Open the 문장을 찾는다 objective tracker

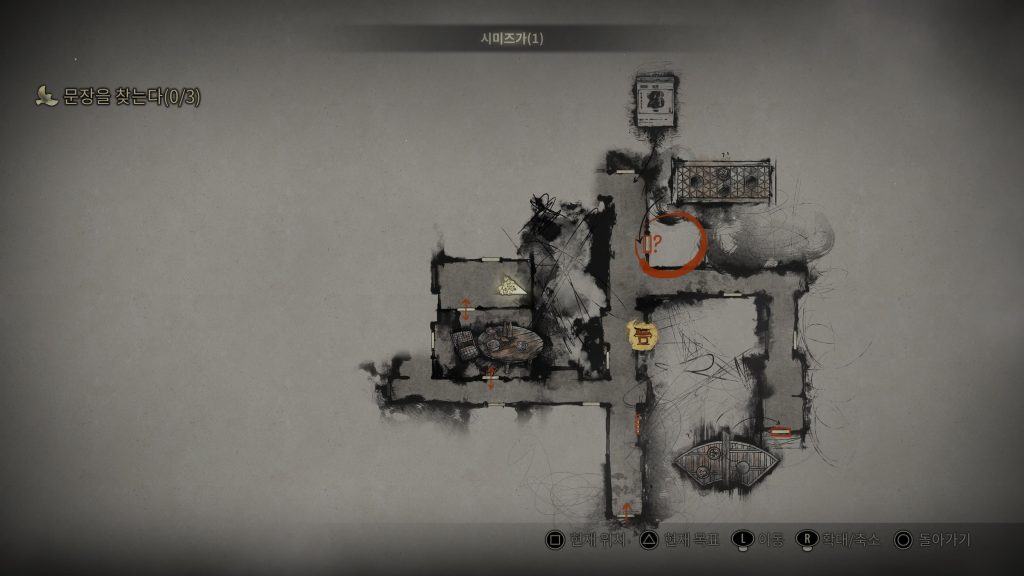(118, 96)
